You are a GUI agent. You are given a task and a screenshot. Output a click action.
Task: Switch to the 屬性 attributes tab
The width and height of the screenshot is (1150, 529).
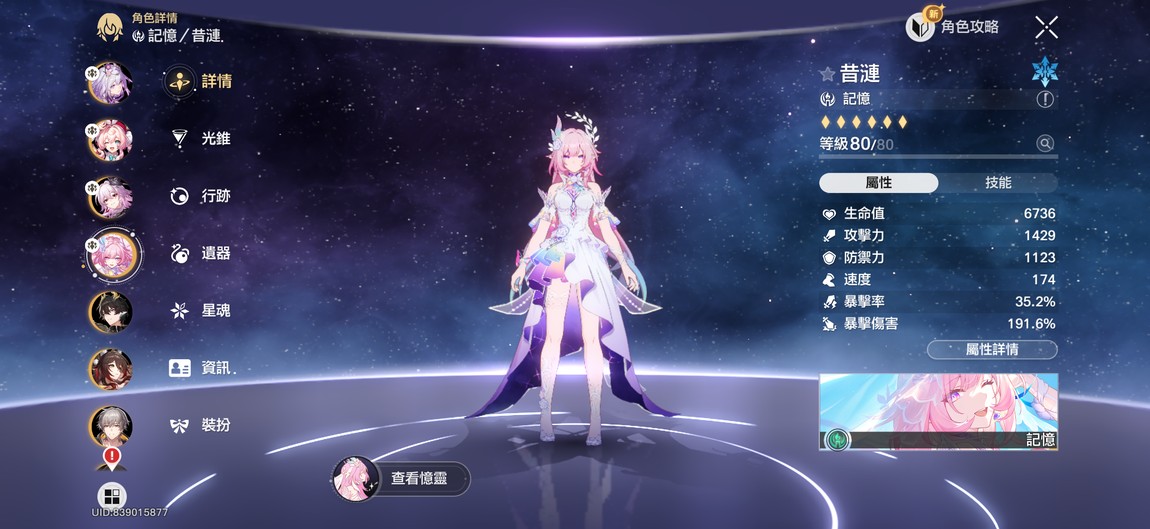[879, 183]
